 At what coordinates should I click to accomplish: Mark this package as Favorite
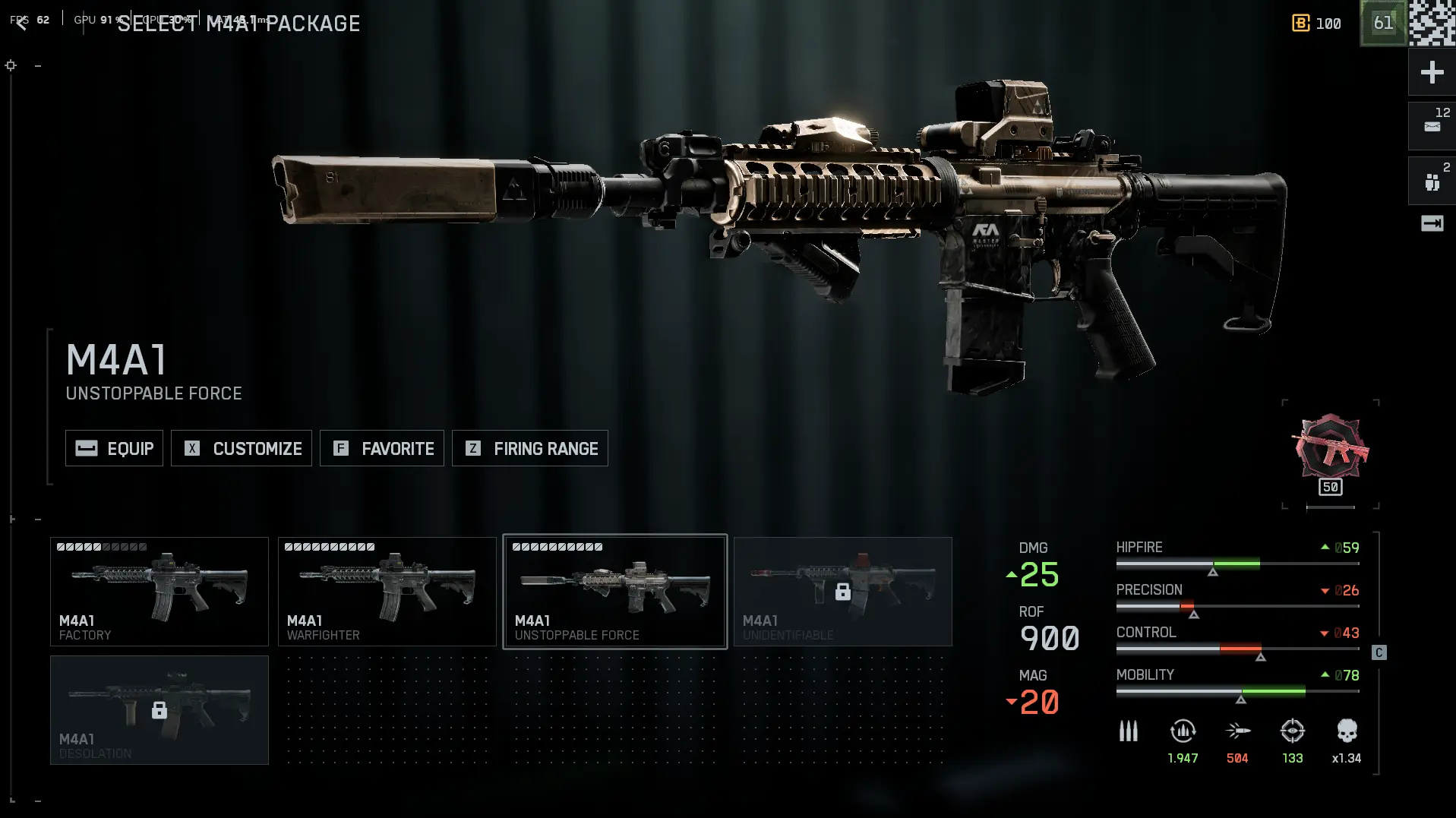[382, 448]
